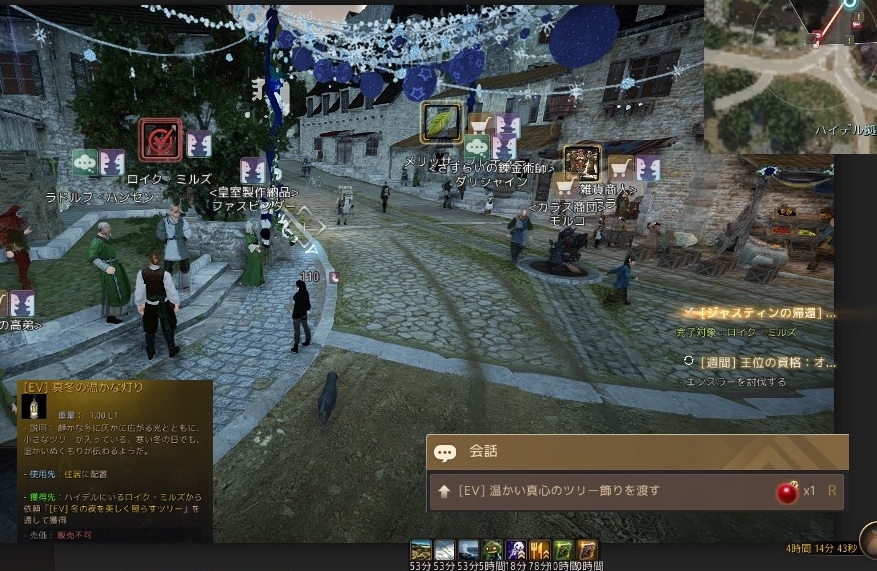Click the red quest-complete icon above ロイク・ミルズ
The height and width of the screenshot is (571, 877).
tap(160, 140)
